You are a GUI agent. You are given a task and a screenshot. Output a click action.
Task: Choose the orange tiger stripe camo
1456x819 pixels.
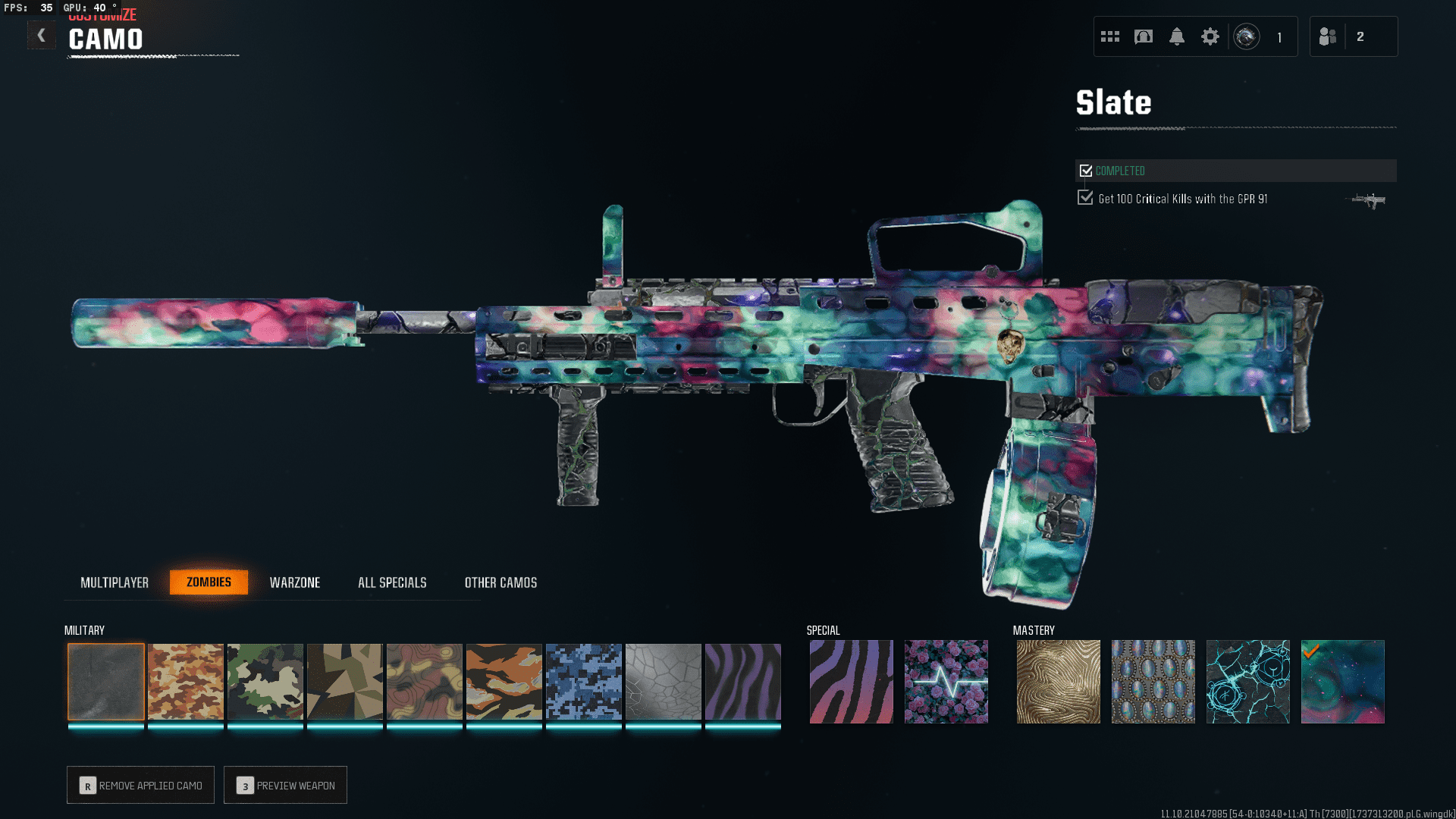point(504,682)
